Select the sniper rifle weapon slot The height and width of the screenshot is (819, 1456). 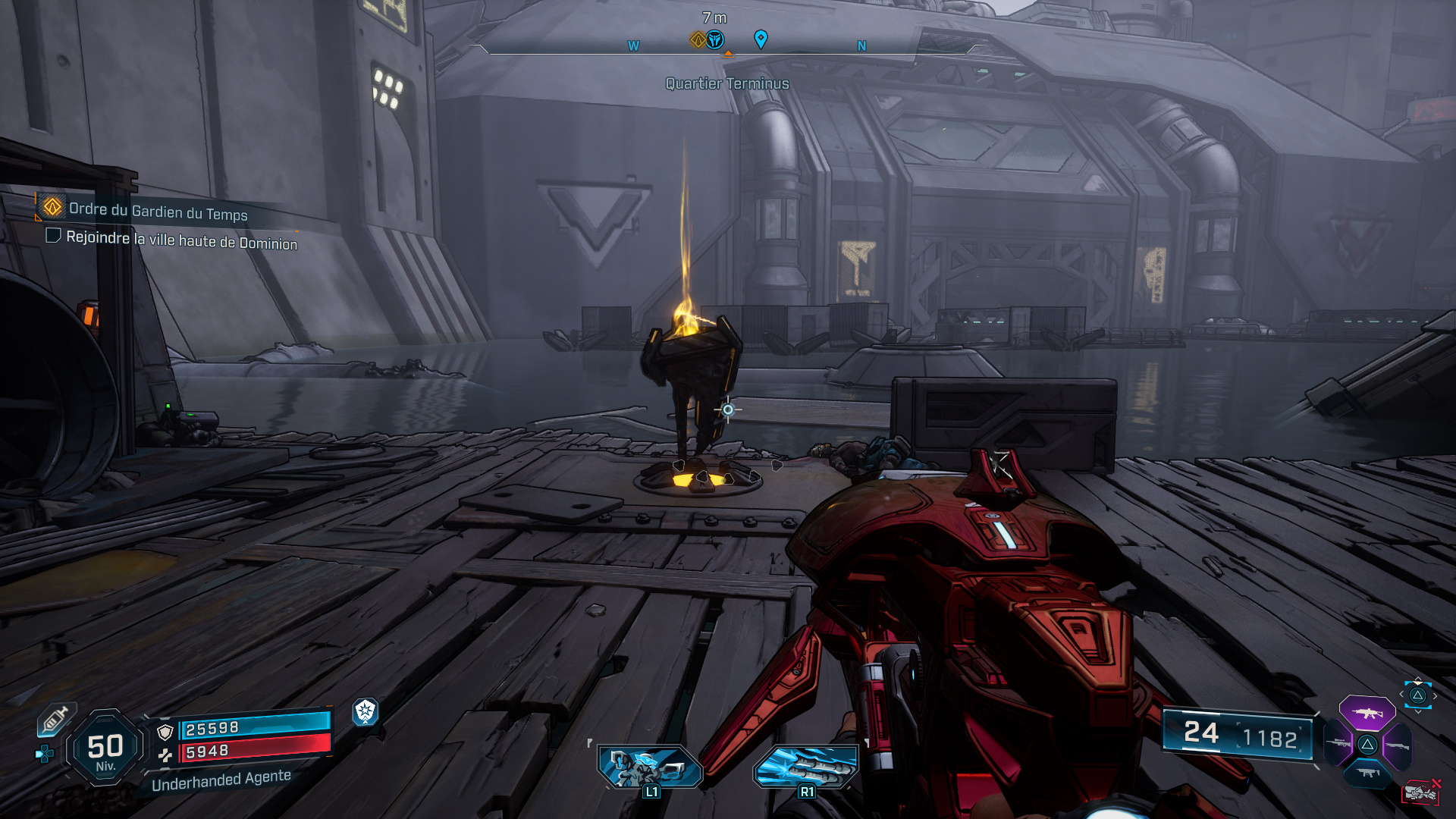pos(1337,743)
